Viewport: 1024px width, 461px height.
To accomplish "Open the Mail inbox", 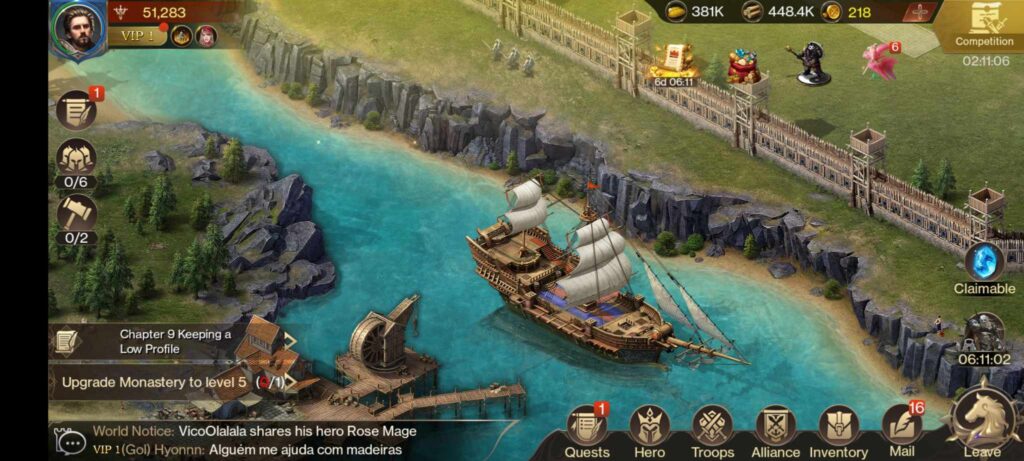I will tap(902, 430).
